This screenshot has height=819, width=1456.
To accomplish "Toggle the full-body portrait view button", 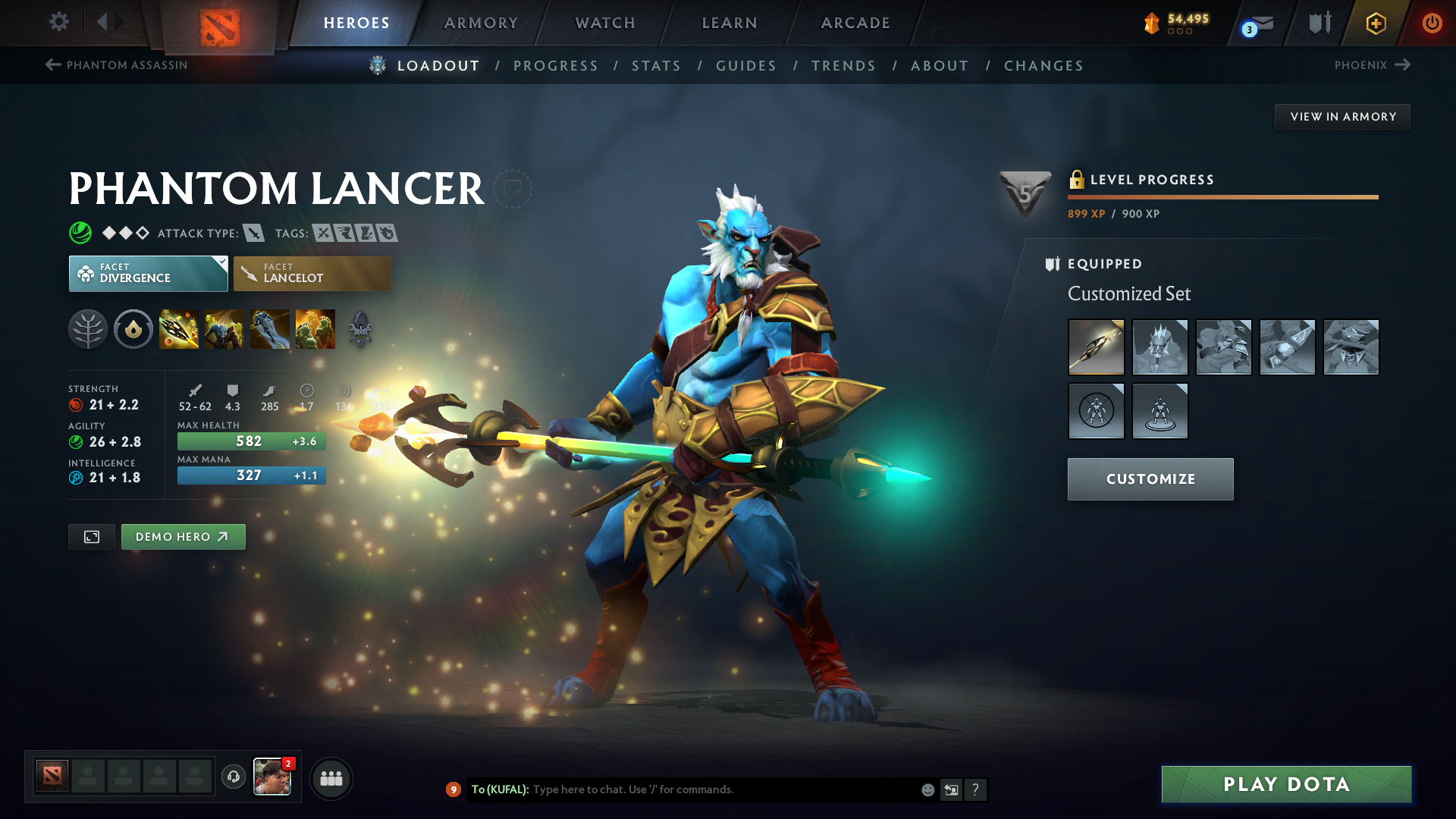I will (x=91, y=536).
